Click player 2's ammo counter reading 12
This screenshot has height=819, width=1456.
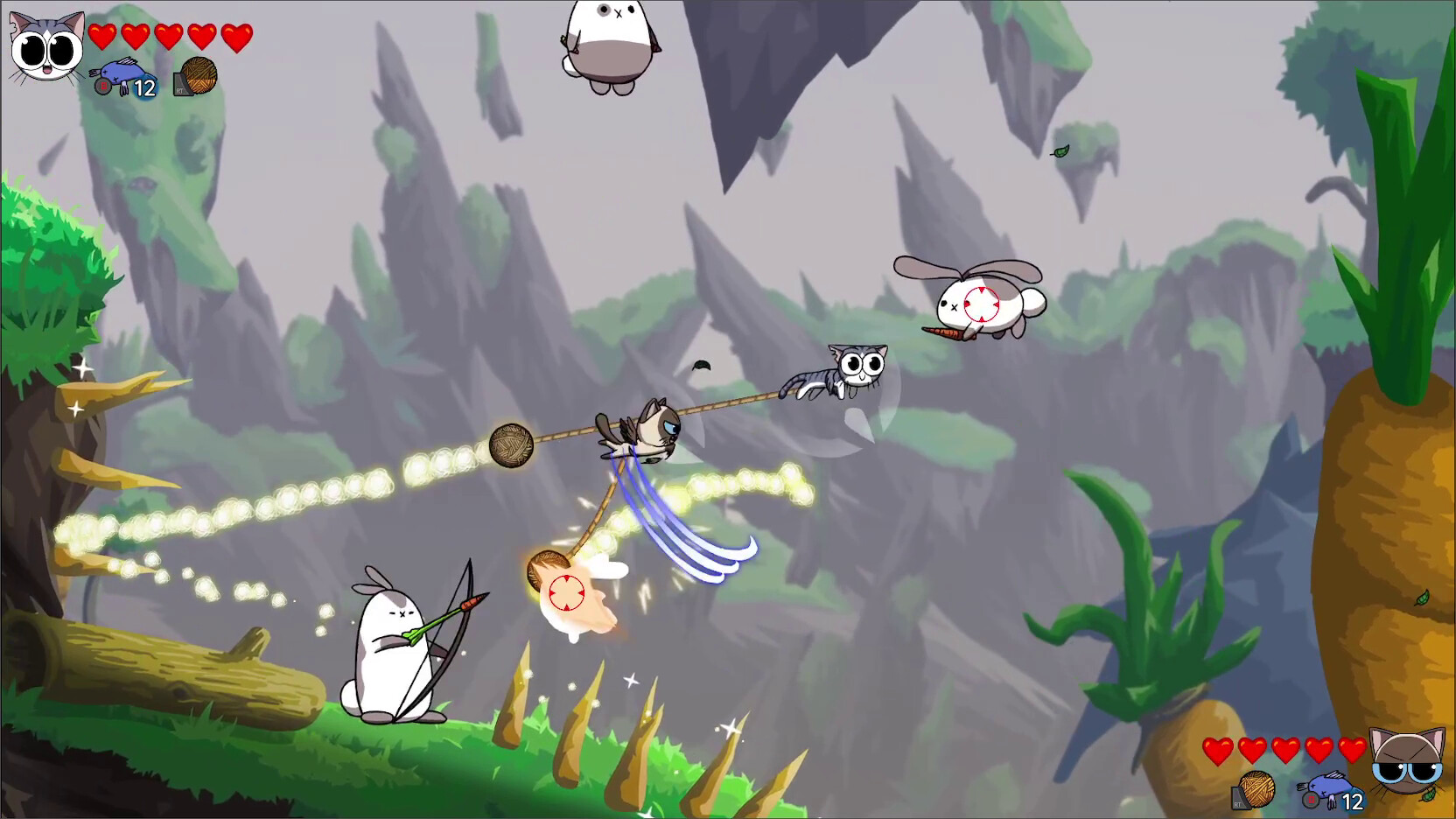tap(1353, 801)
